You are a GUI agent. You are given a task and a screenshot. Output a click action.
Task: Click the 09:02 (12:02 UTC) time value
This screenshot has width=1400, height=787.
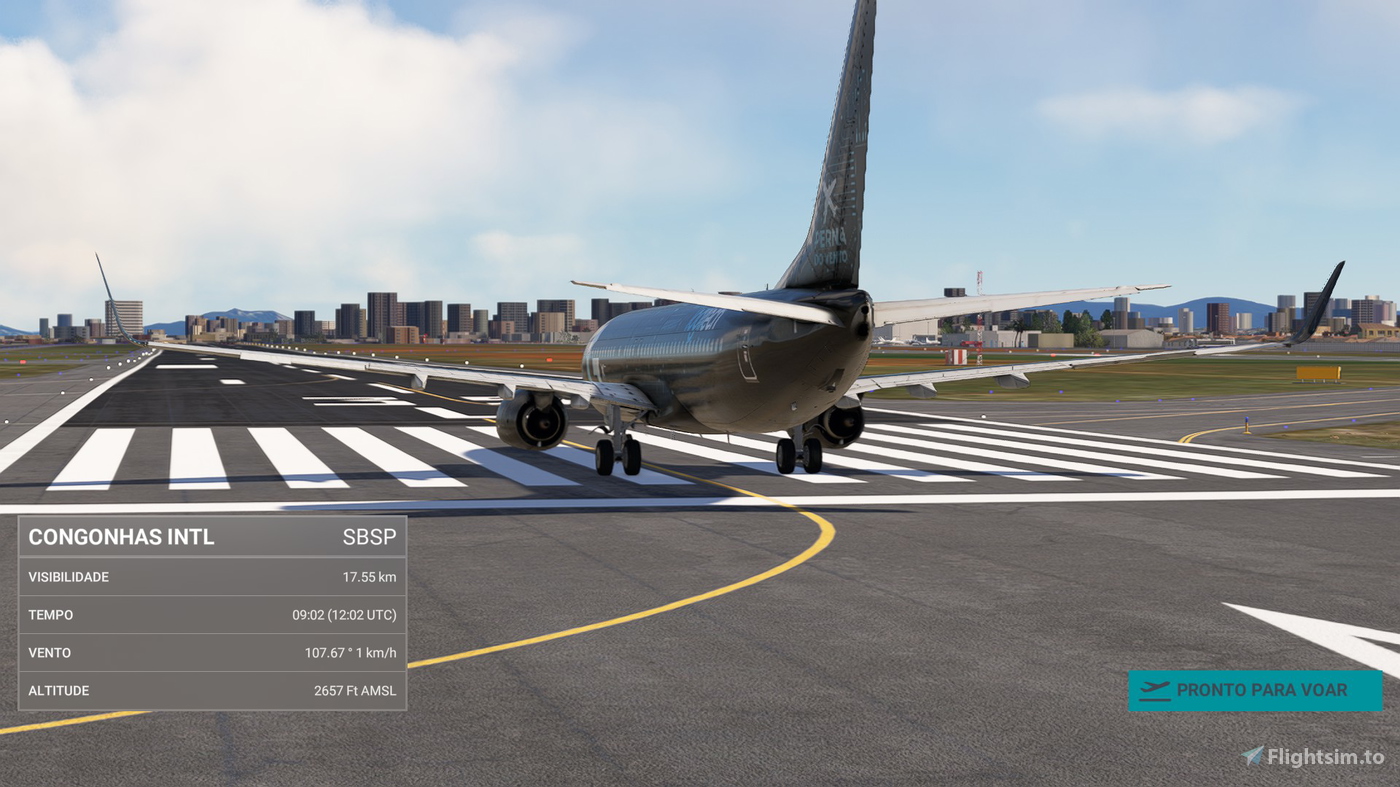(x=344, y=614)
